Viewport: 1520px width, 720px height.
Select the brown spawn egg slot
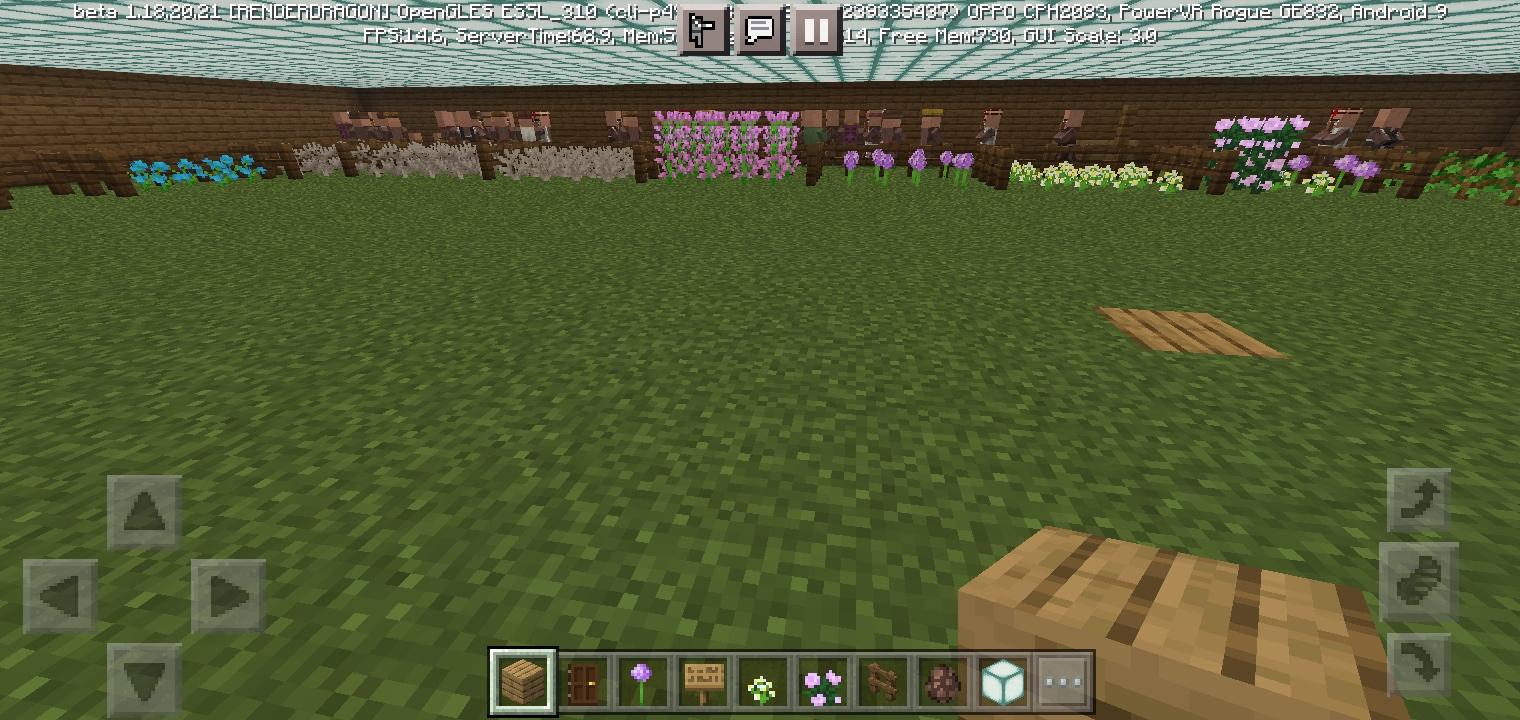942,683
